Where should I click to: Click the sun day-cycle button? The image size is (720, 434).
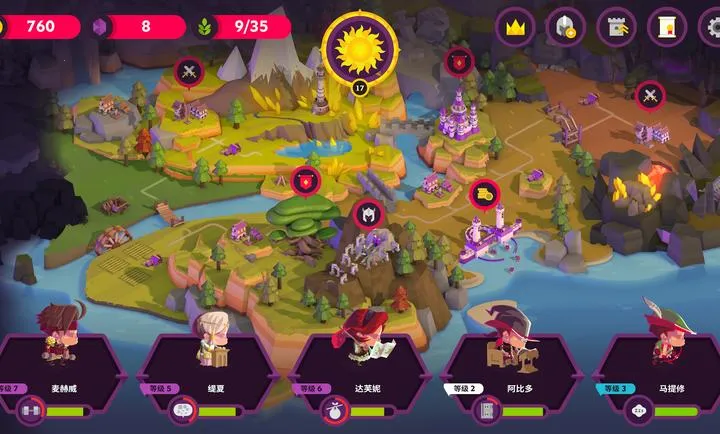tap(360, 46)
